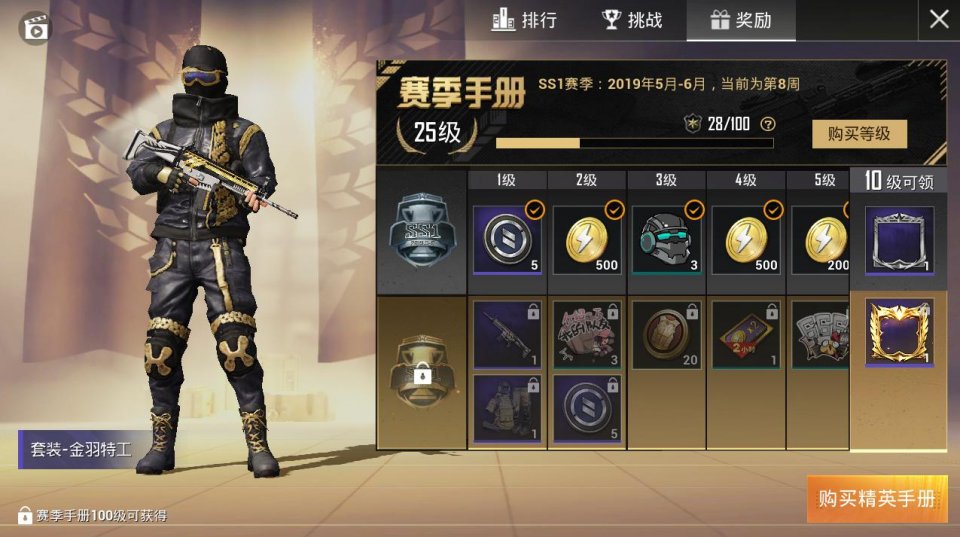Open the season points help question mark

coord(768,124)
